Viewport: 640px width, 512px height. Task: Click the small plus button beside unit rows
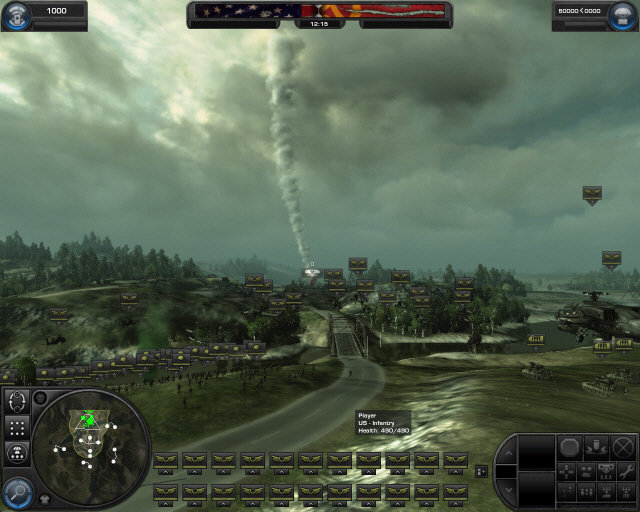(482, 470)
